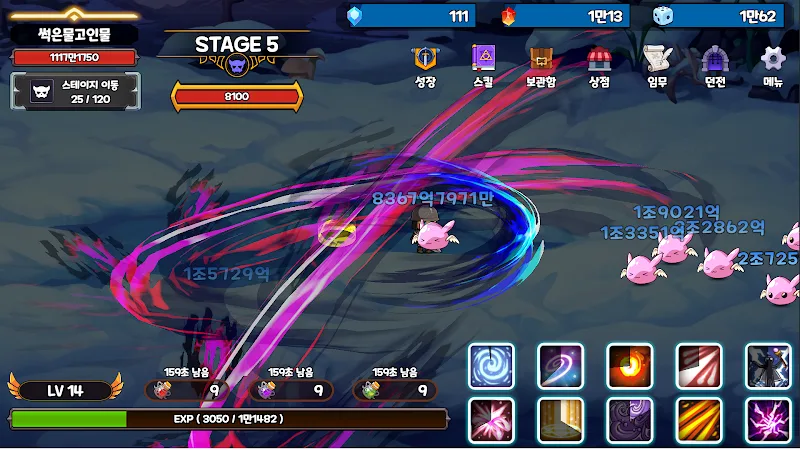
Task: Activate the purple crescent slash skill
Action: point(561,366)
